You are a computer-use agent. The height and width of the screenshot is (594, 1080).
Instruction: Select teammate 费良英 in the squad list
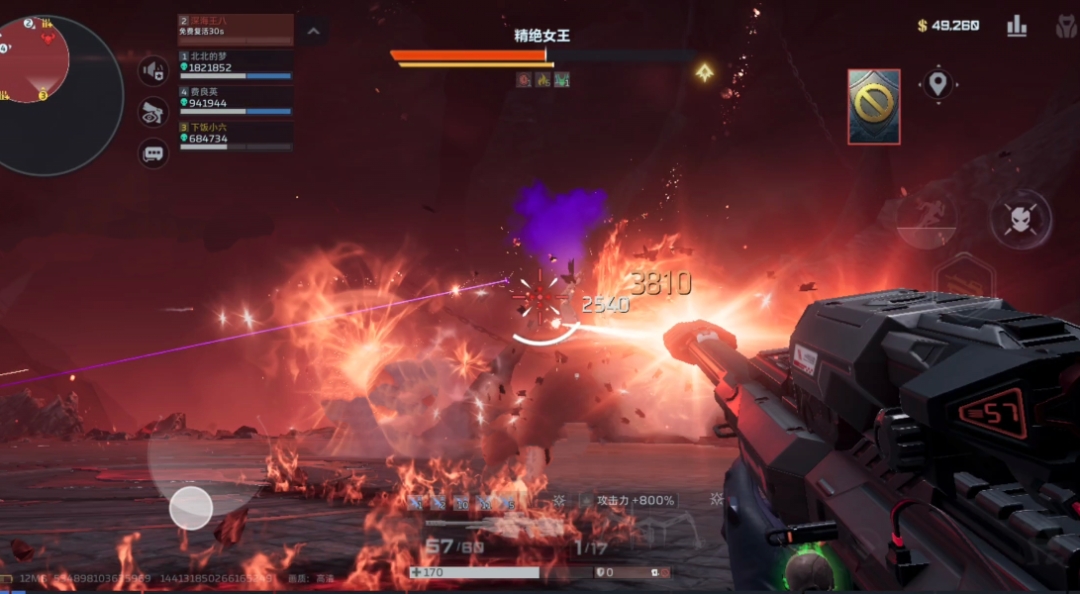tap(236, 100)
